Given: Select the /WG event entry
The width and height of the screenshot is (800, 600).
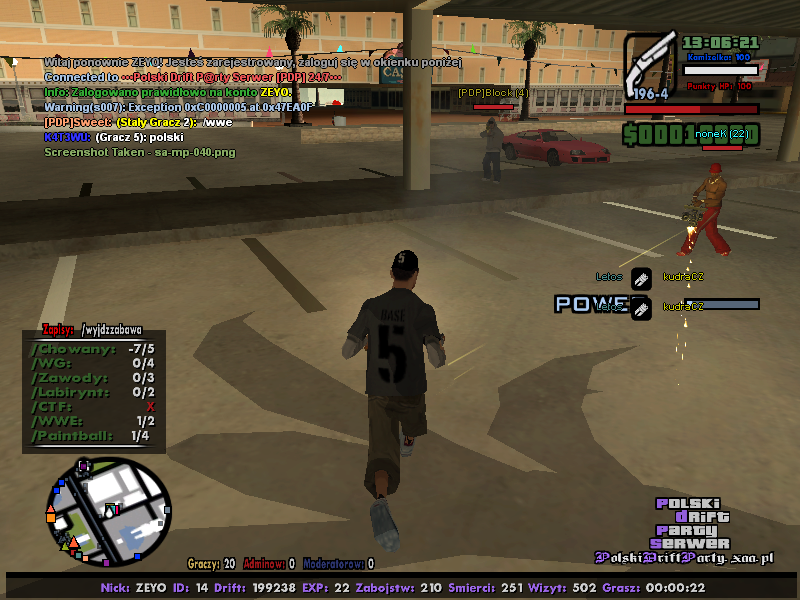Looking at the screenshot, I should (93, 363).
